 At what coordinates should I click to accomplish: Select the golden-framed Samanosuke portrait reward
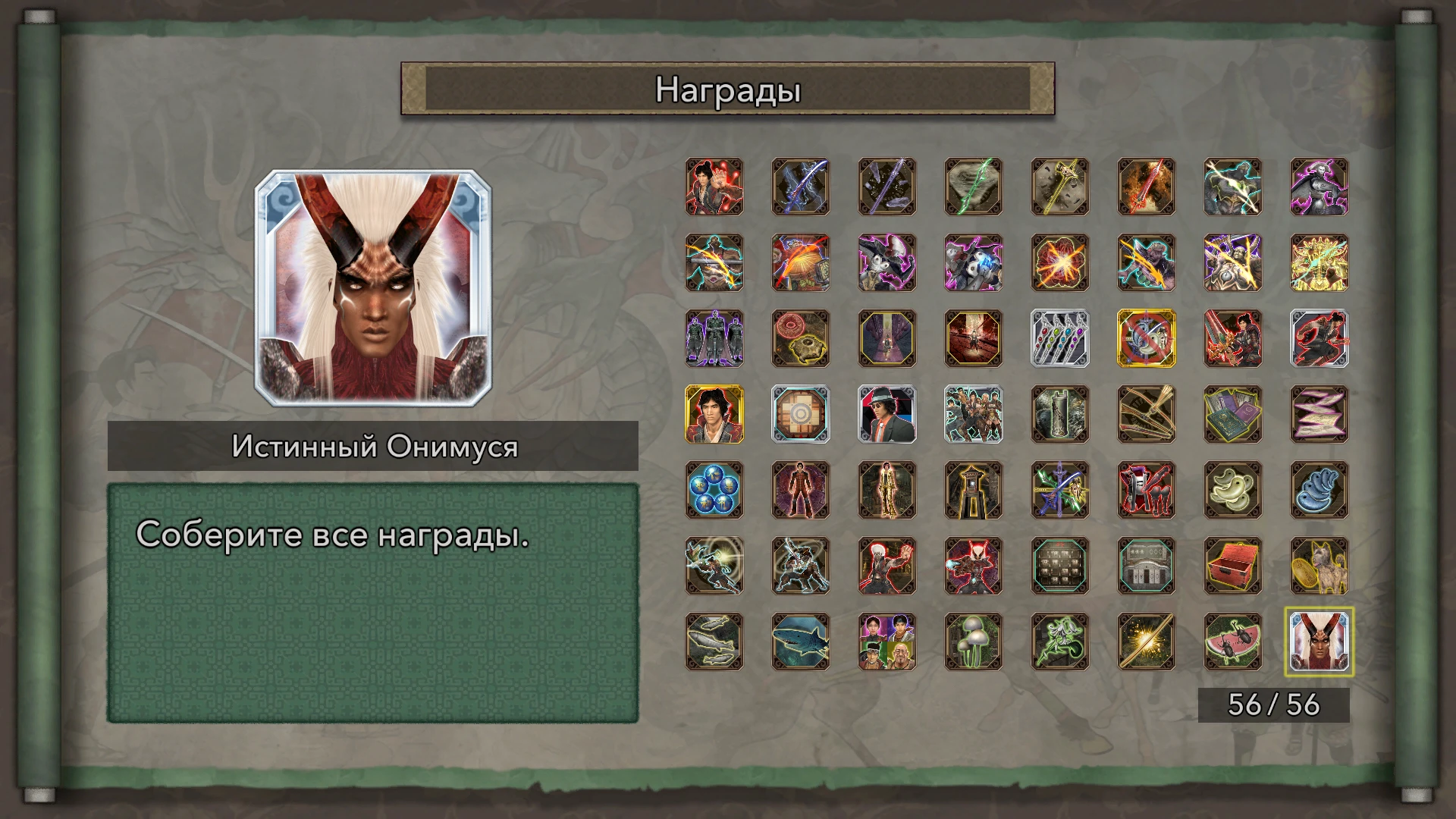click(x=714, y=416)
